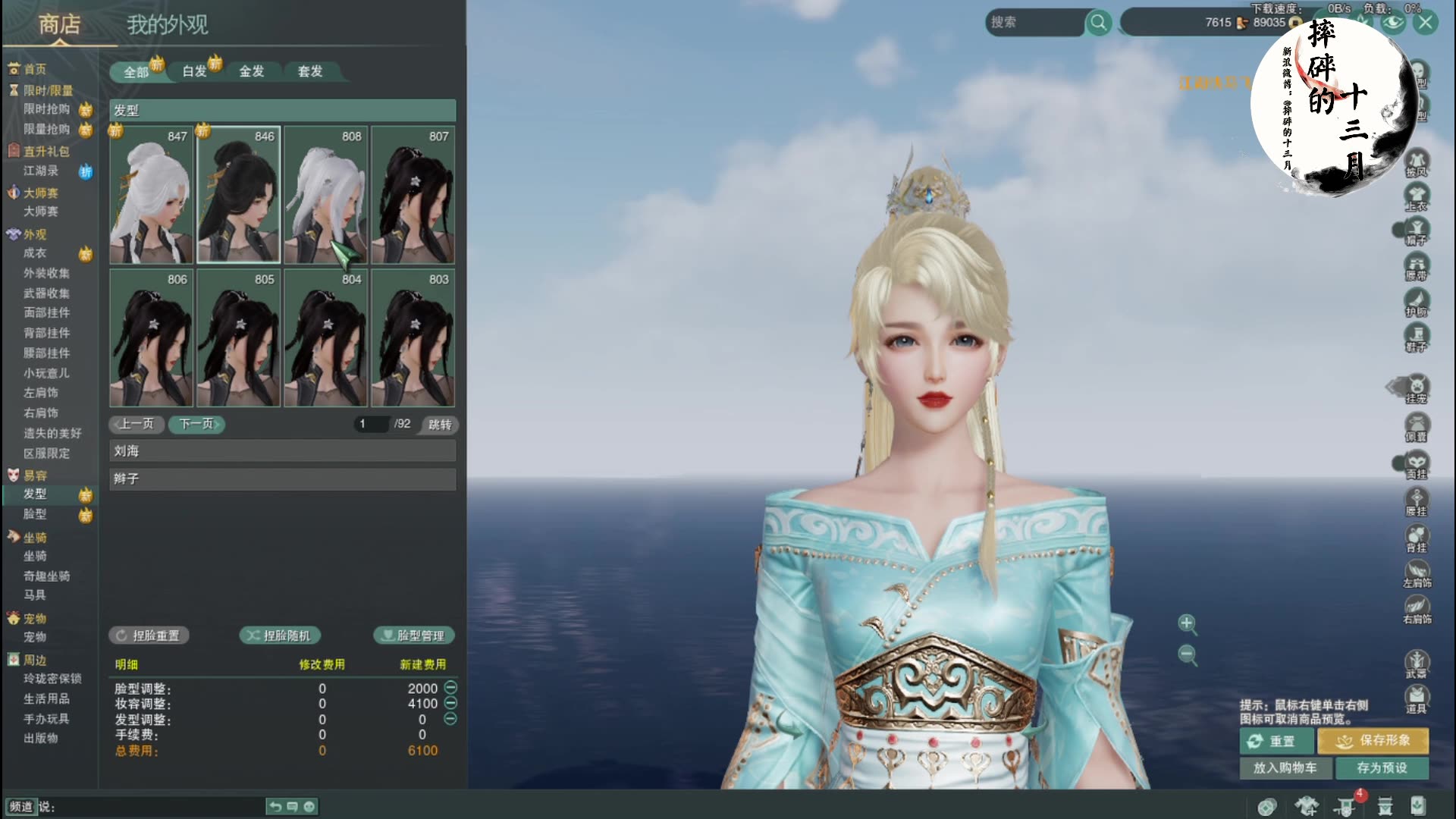This screenshot has height=819, width=1456.
Task: Select hairstyle thumbnail number 847
Action: (x=152, y=196)
